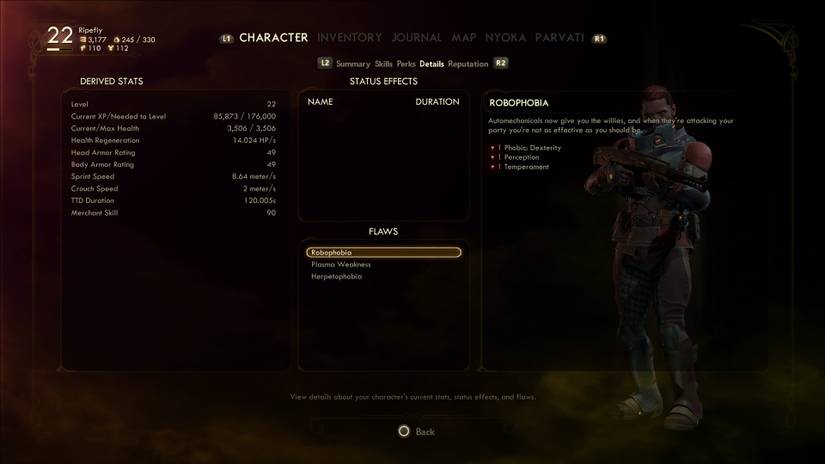
Task: Open the Reputation sub-tab
Action: (x=468, y=64)
